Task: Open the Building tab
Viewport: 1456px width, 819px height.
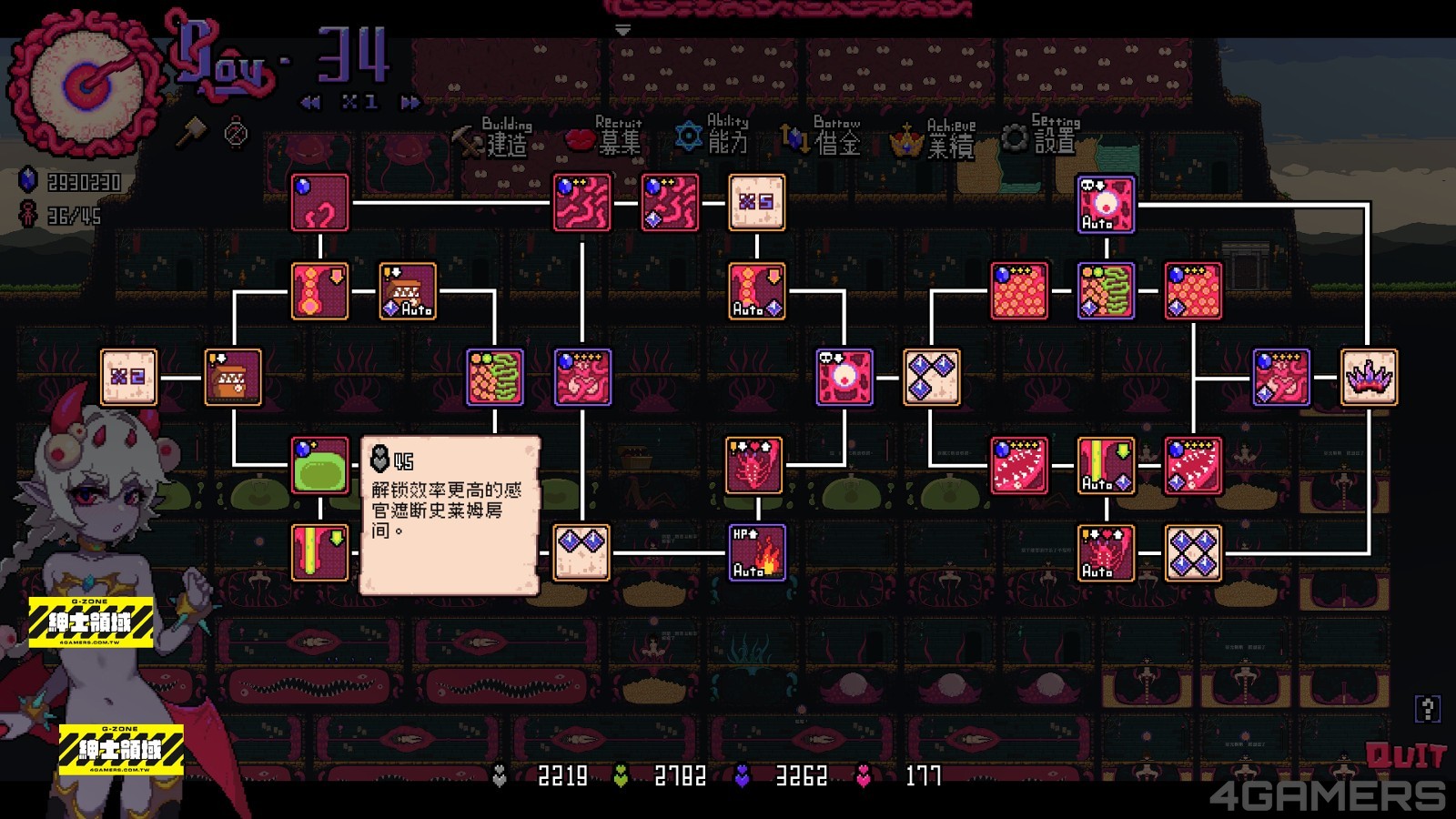Action: (496, 138)
